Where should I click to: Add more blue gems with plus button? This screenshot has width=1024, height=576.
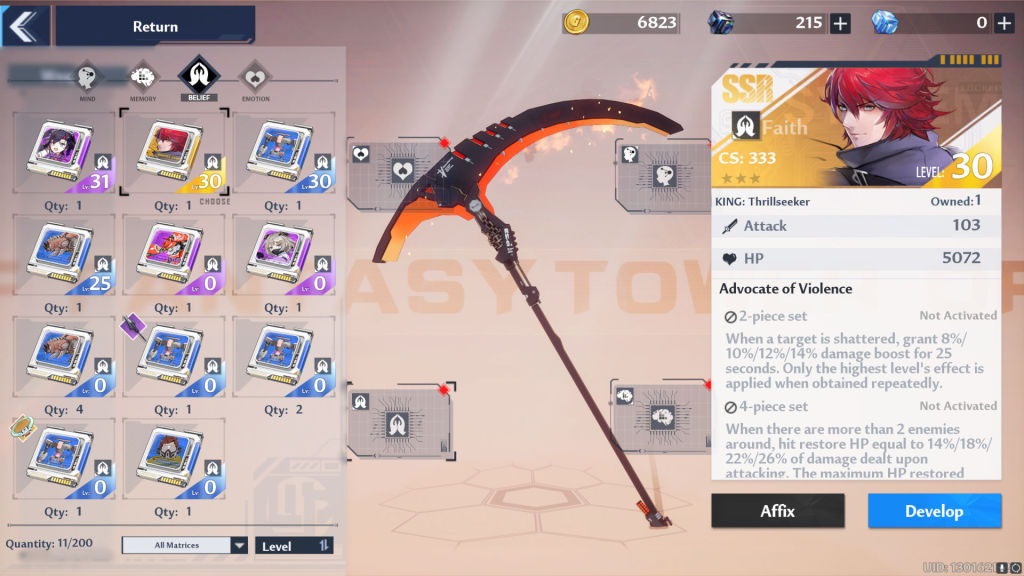pos(1004,23)
